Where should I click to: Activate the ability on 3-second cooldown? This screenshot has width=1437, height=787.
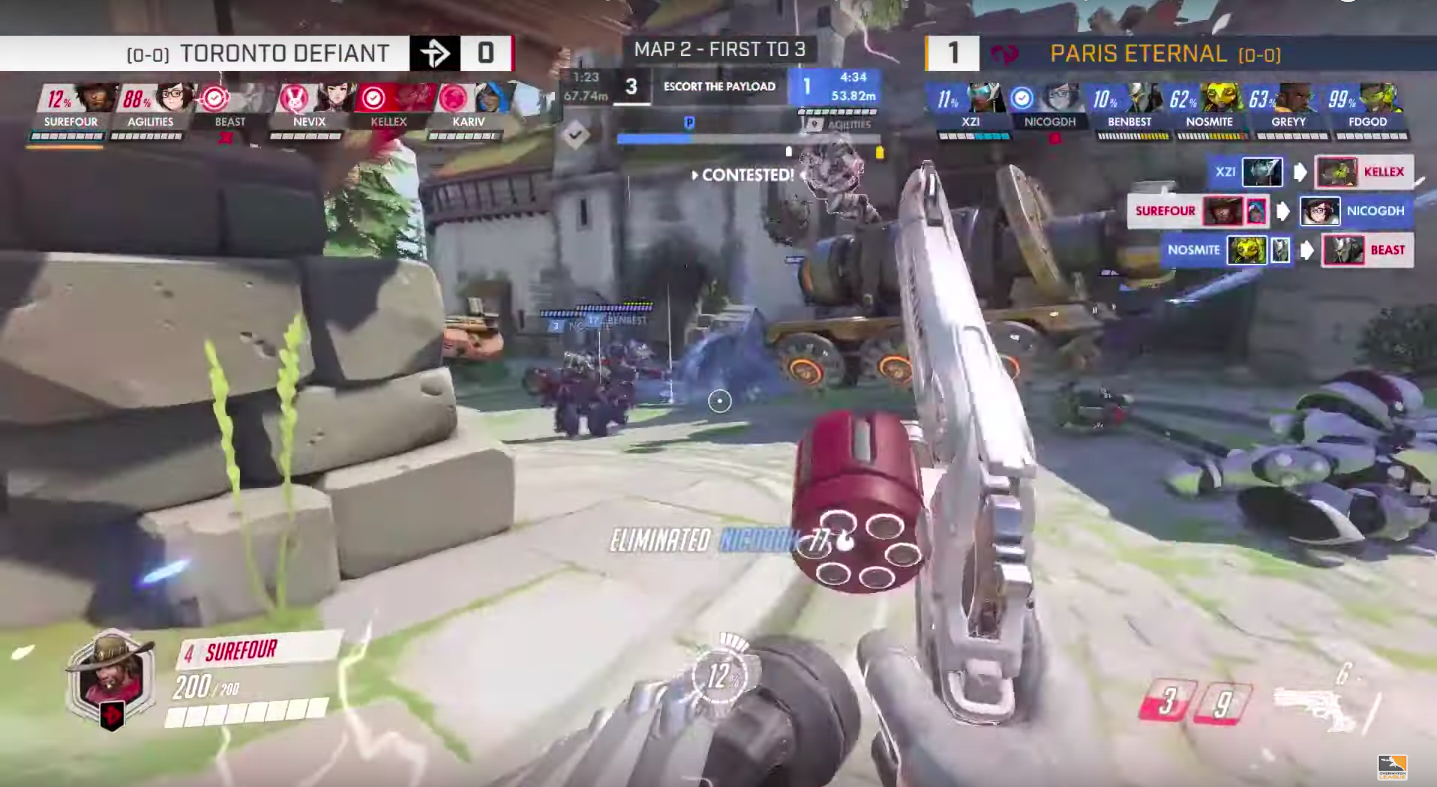1168,701
